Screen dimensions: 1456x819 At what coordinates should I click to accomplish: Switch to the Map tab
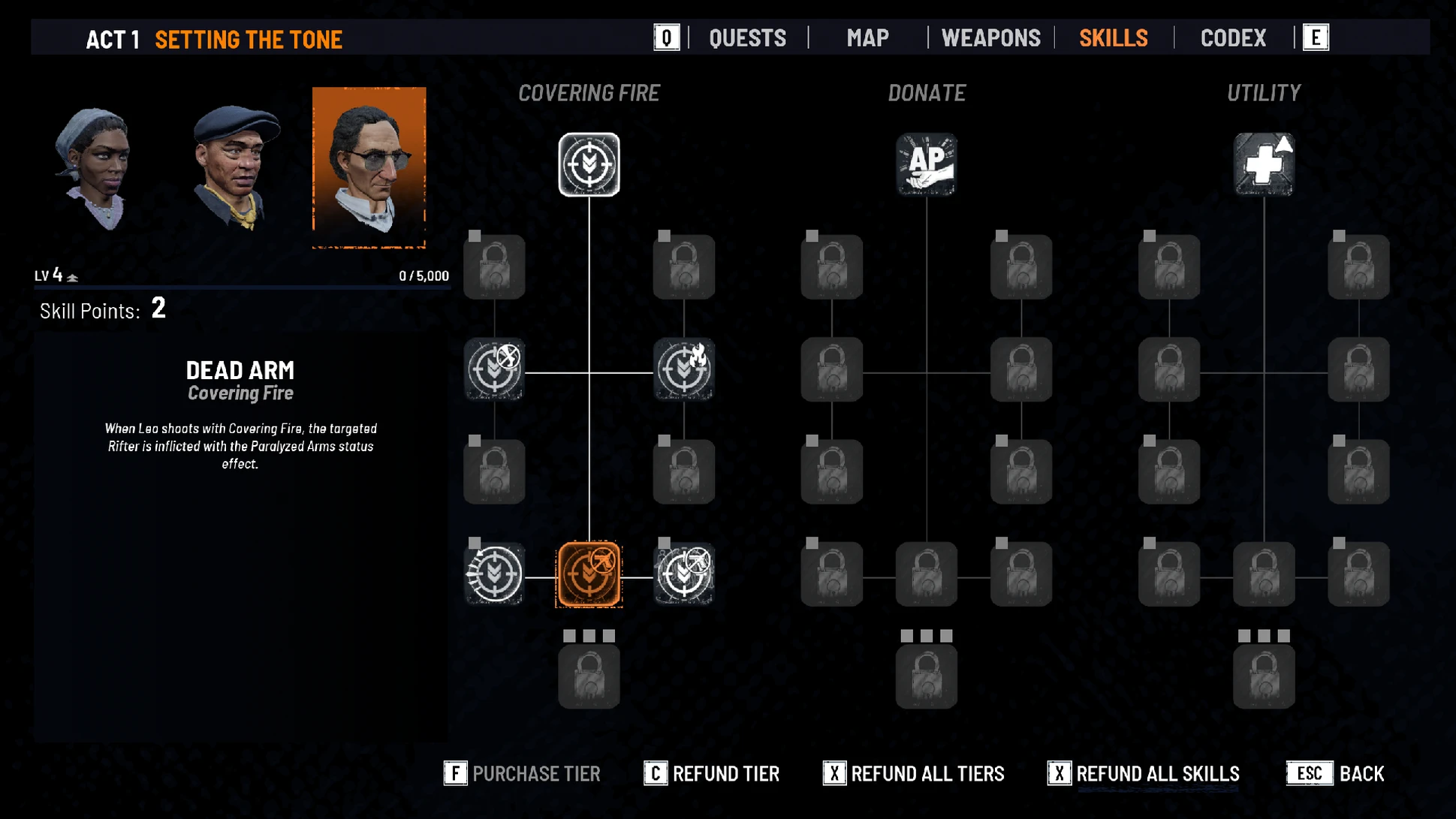[867, 38]
